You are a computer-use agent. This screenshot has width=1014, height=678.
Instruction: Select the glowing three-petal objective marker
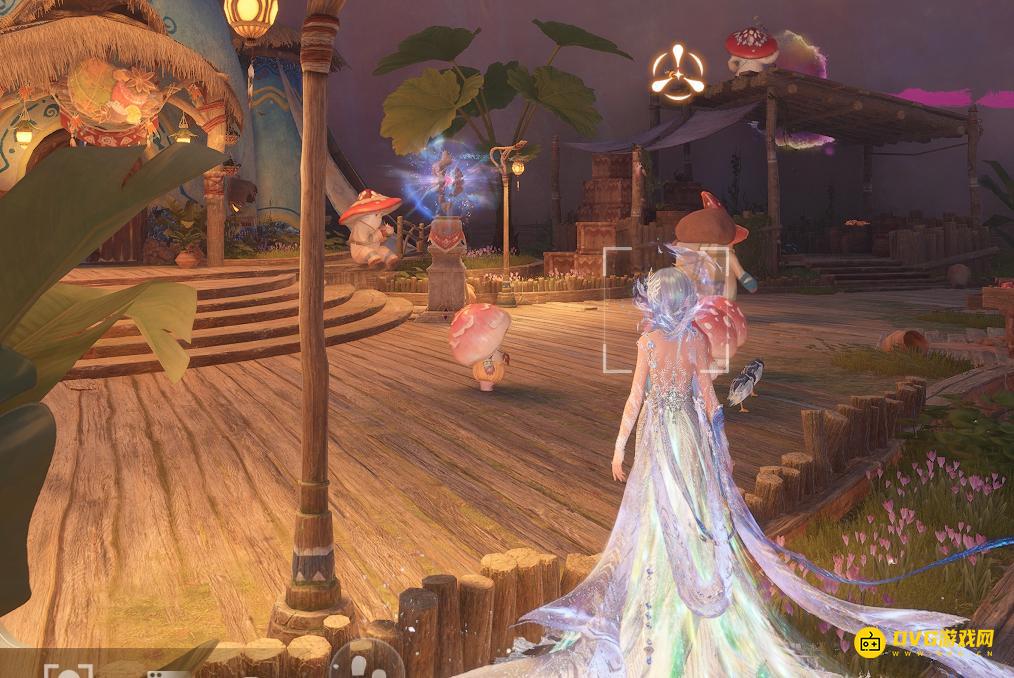(677, 71)
